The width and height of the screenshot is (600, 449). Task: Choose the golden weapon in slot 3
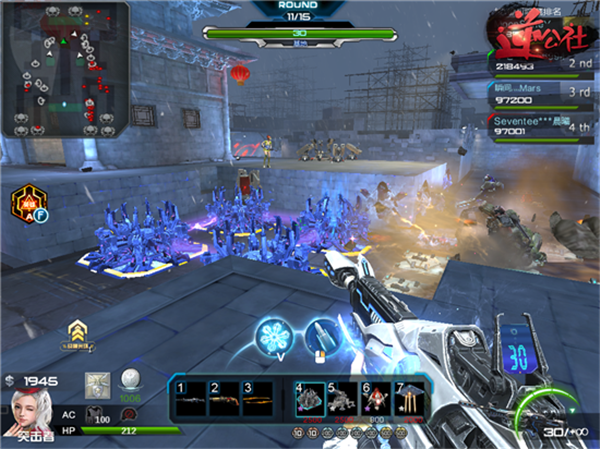coord(258,397)
